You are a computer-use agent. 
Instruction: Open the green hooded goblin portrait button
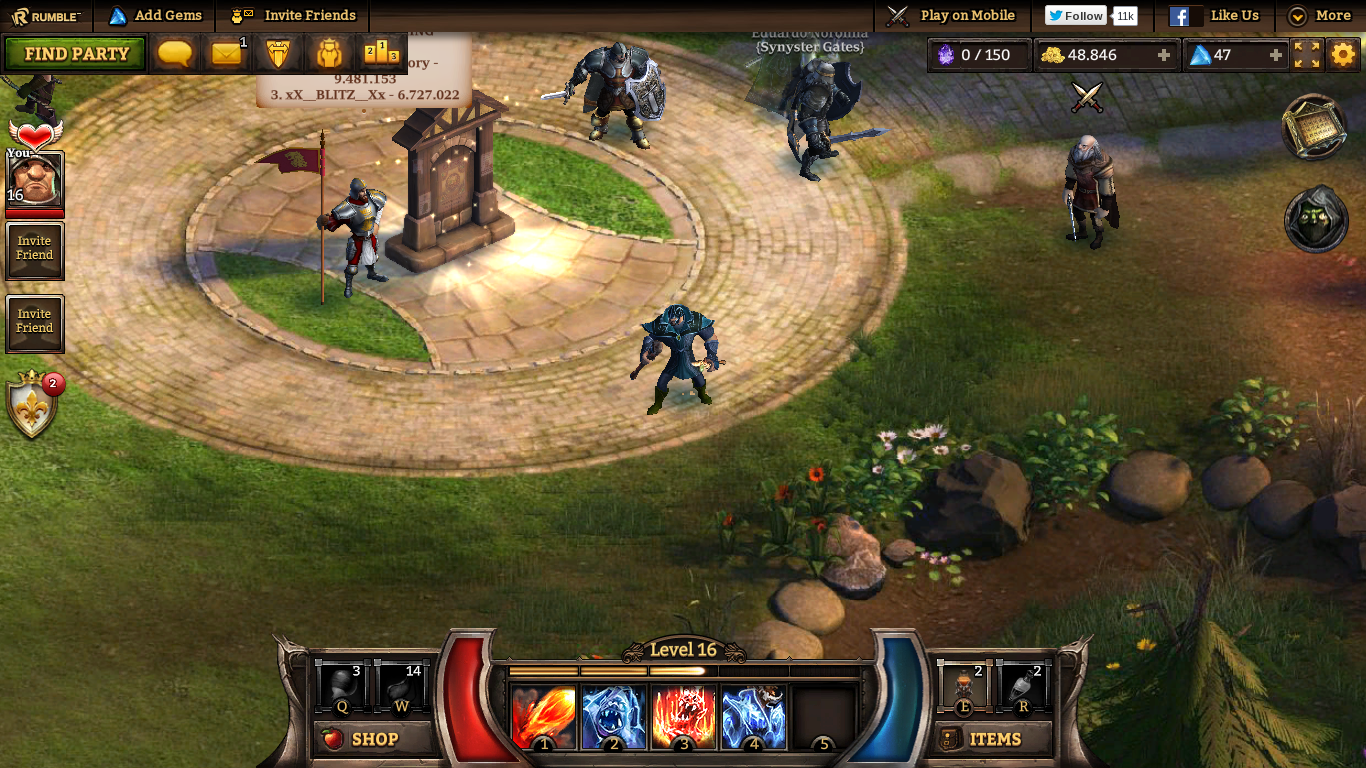click(x=1316, y=220)
